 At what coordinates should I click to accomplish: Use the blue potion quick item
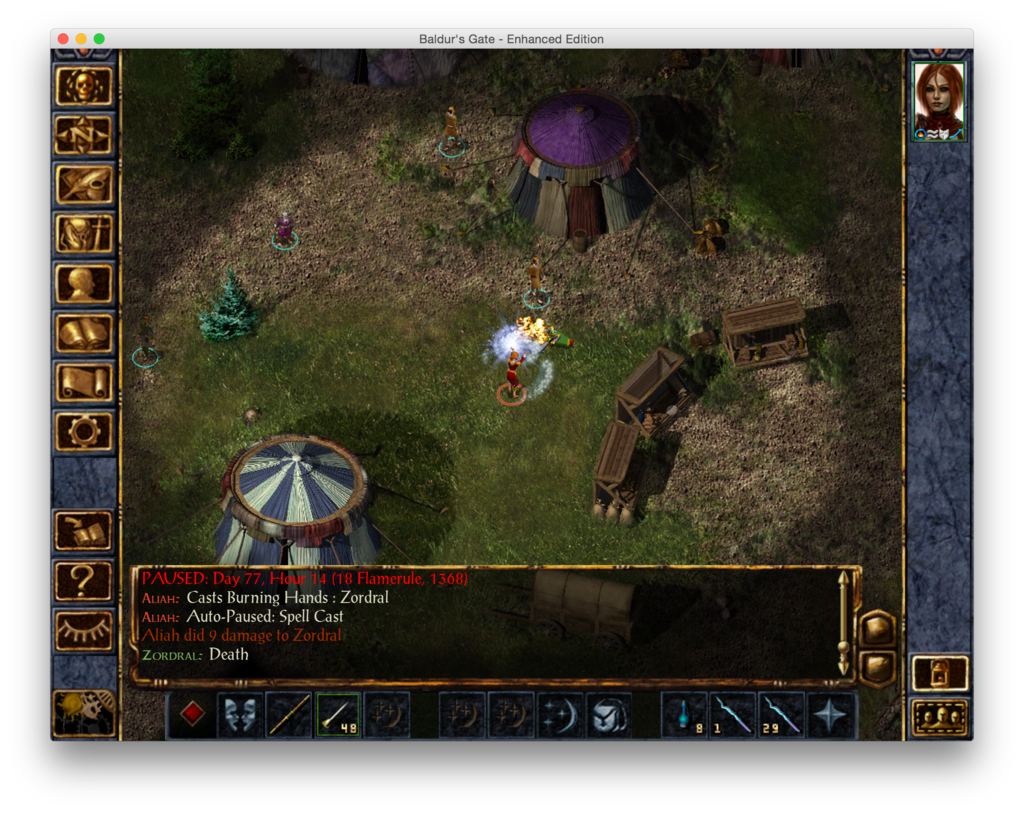(x=684, y=715)
